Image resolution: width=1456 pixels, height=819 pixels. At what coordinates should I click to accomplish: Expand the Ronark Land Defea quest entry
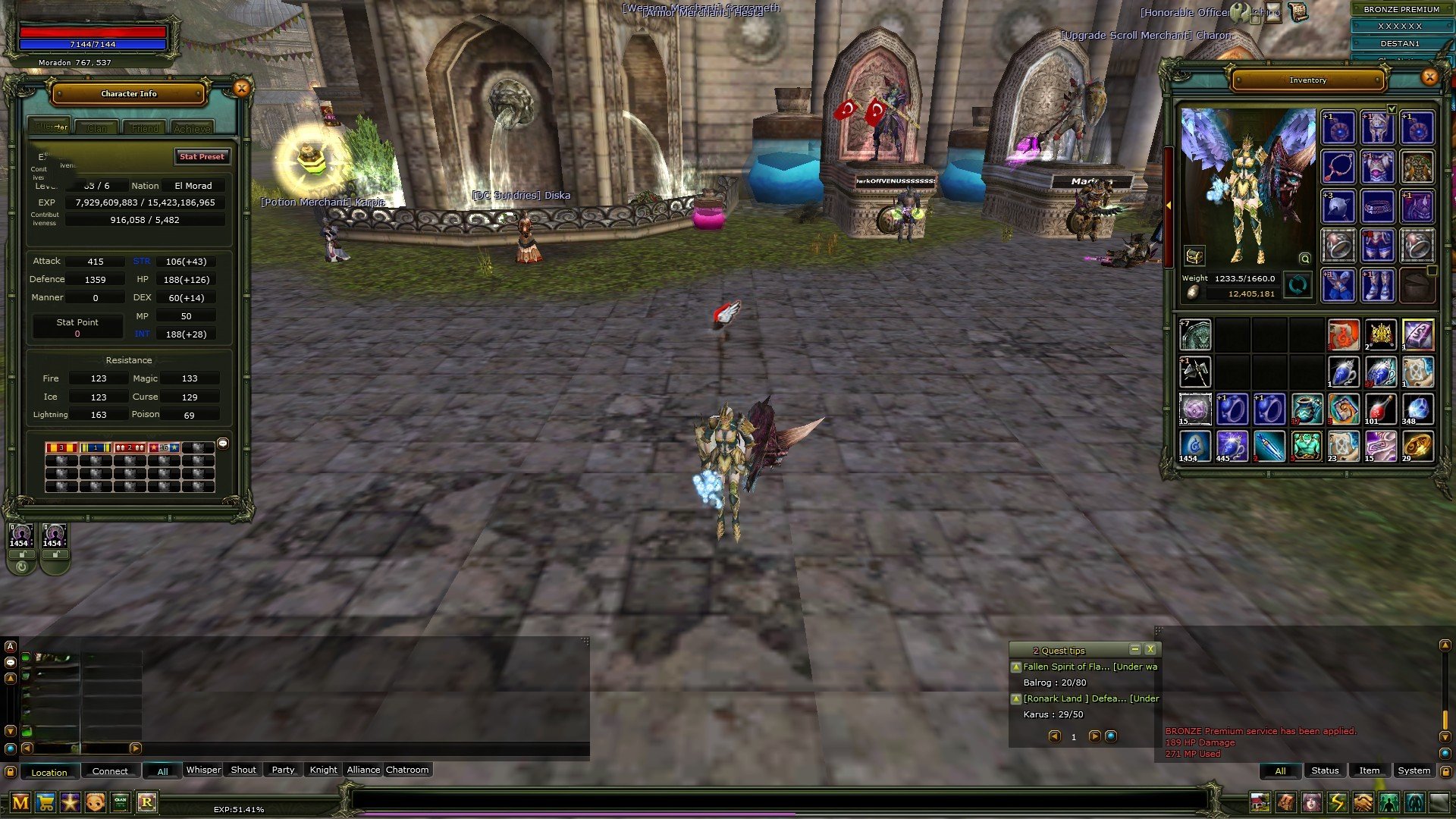pyautogui.click(x=1016, y=699)
